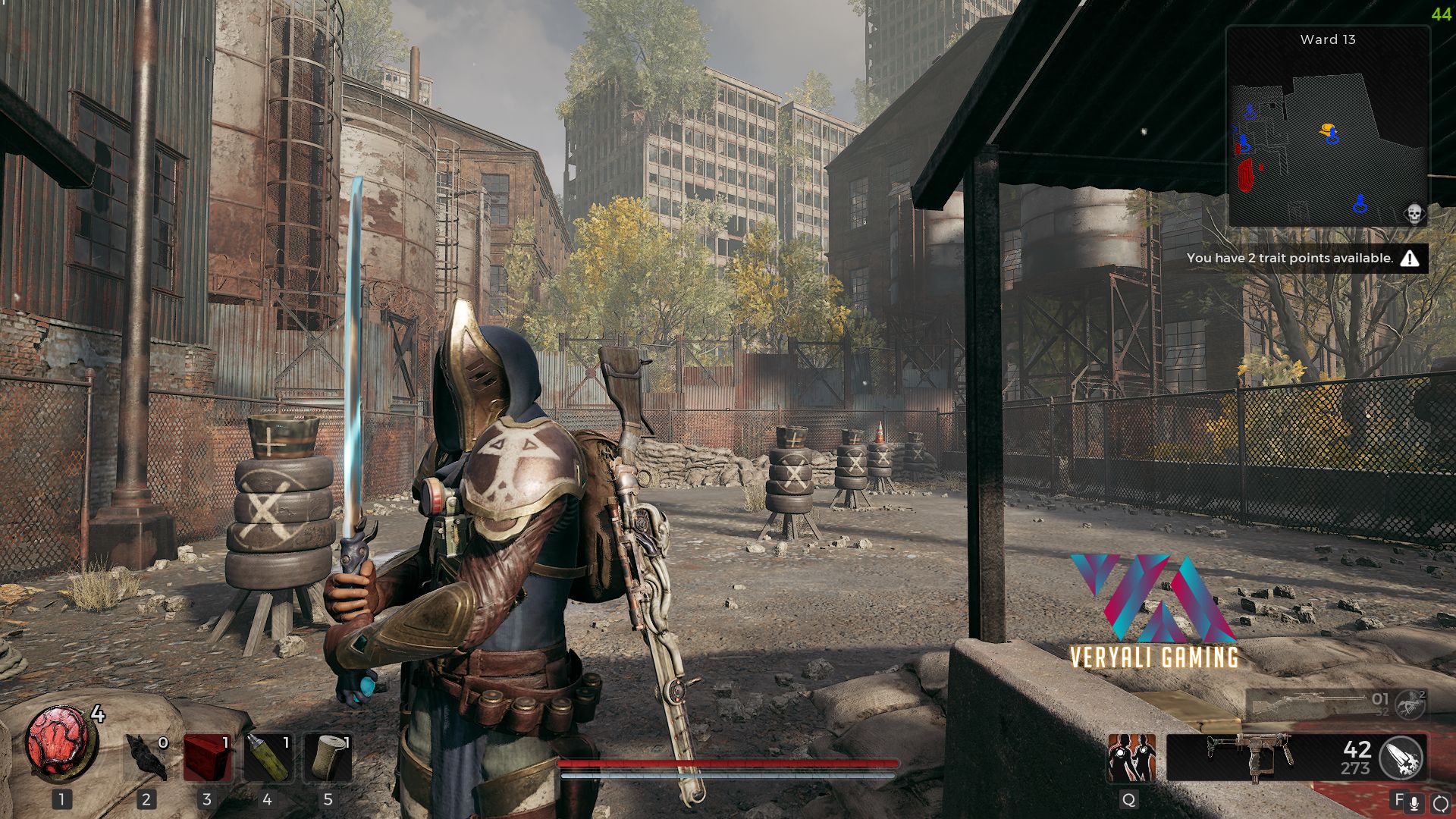
Task: Use the red ammo box item
Action: tap(207, 757)
